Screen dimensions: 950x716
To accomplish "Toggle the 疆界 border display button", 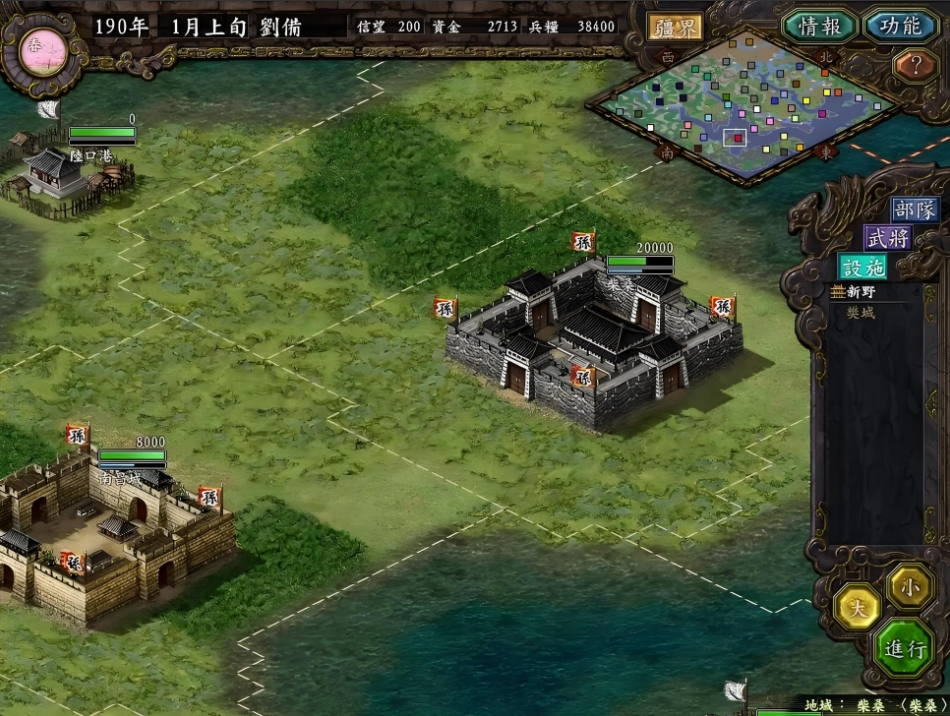I will 676,27.
